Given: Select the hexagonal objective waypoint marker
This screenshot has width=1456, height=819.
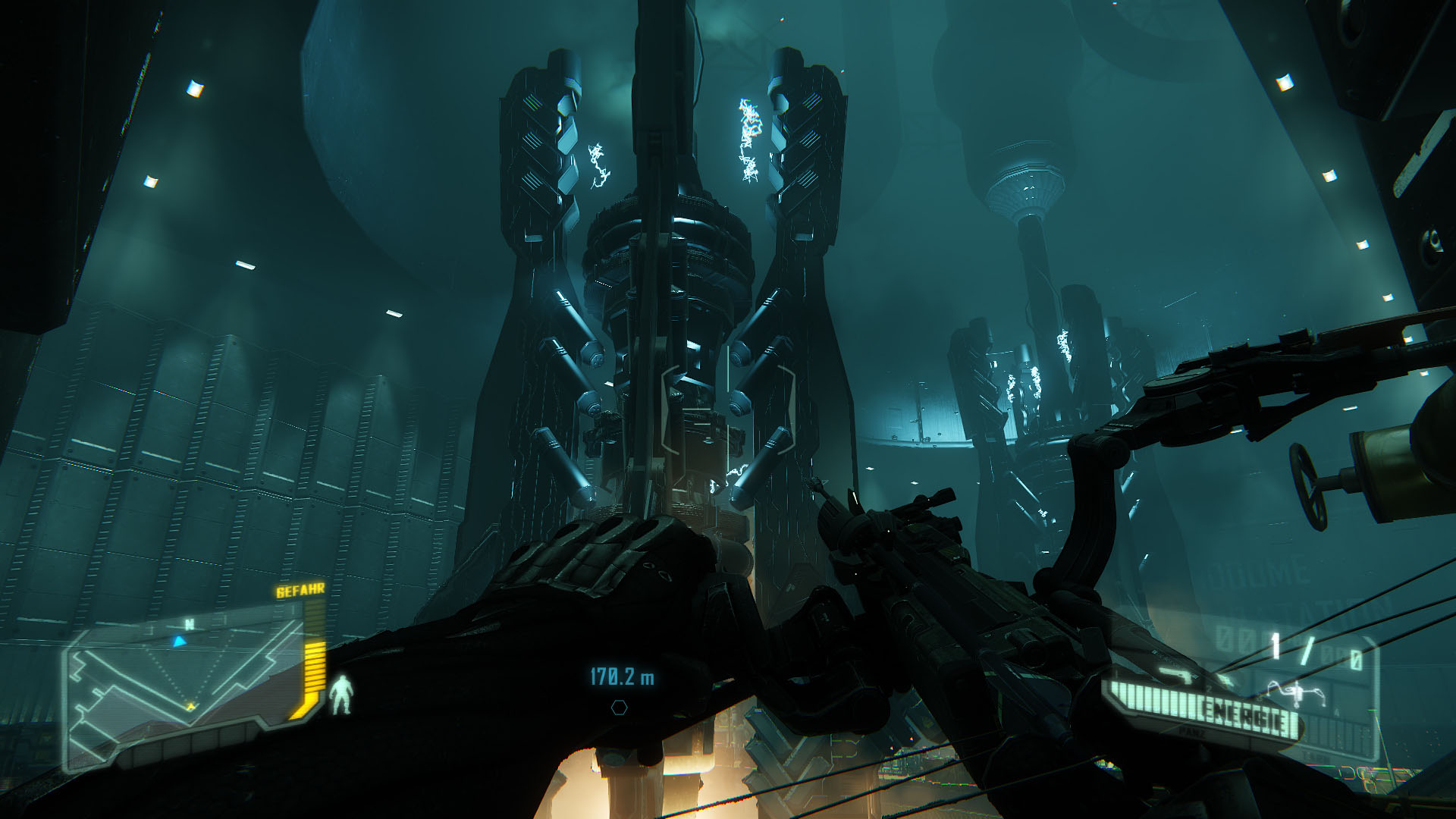Looking at the screenshot, I should (620, 708).
